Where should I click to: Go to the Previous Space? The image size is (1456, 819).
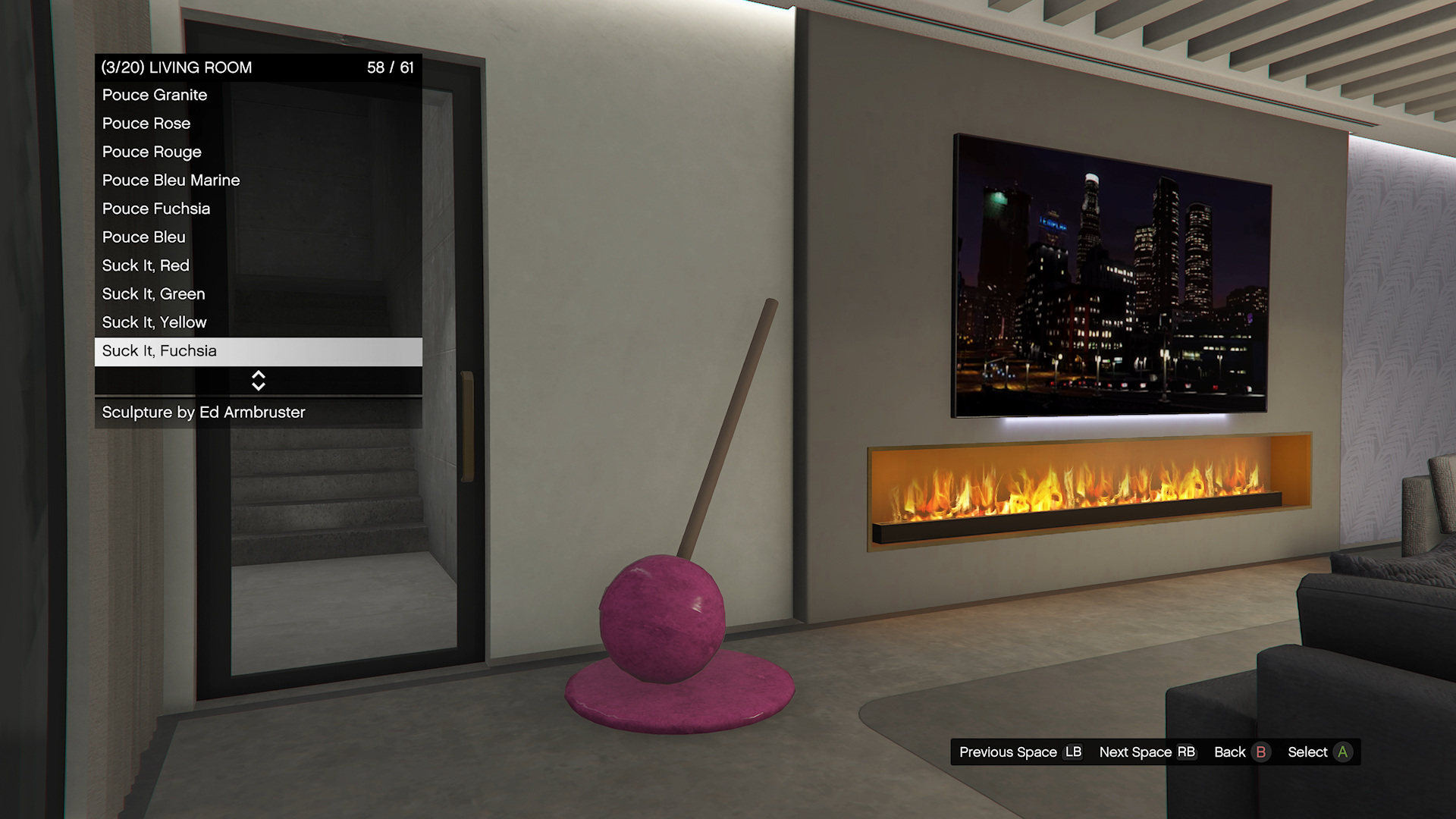pos(1020,752)
